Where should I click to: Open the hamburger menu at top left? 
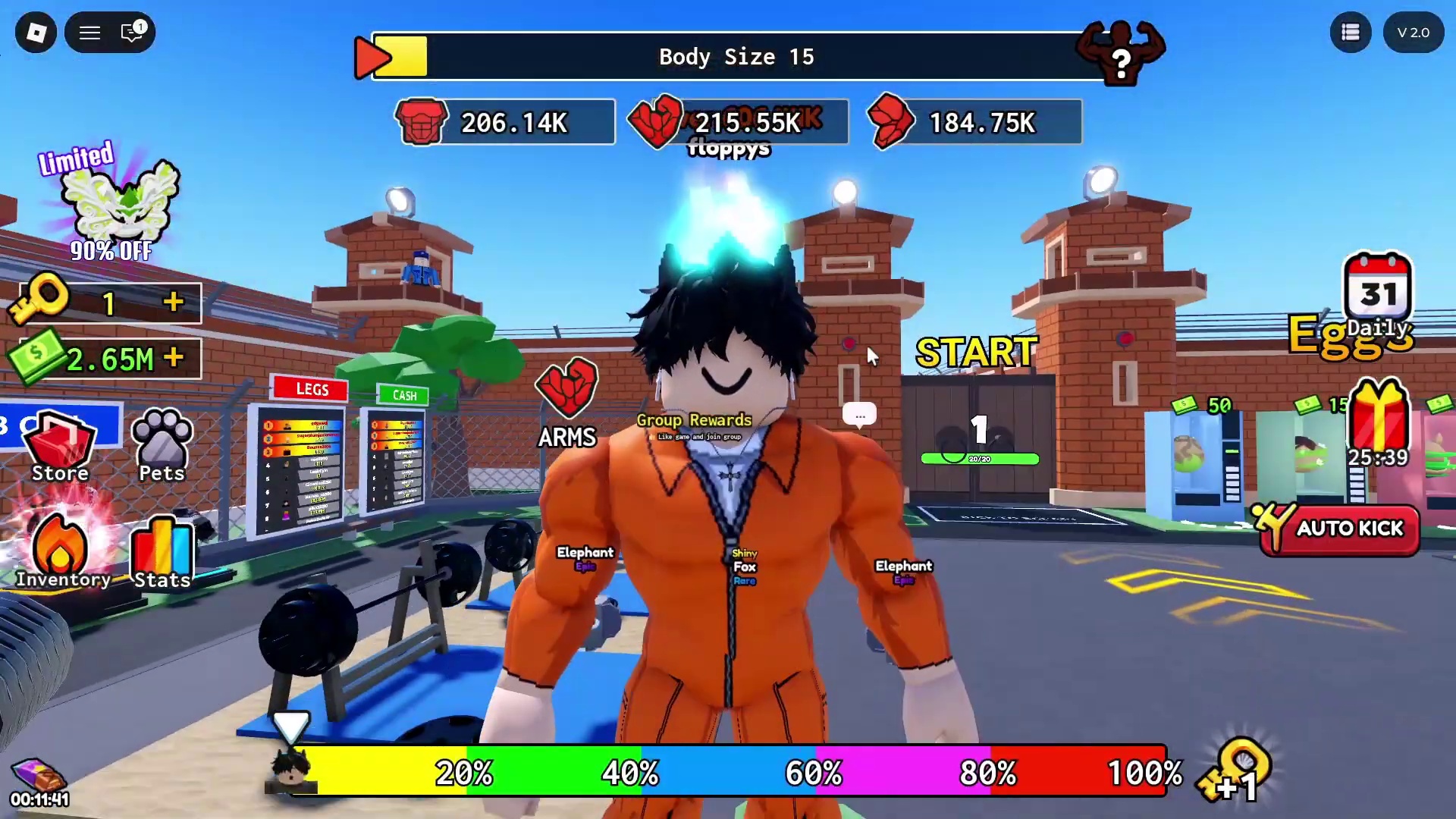coord(90,33)
